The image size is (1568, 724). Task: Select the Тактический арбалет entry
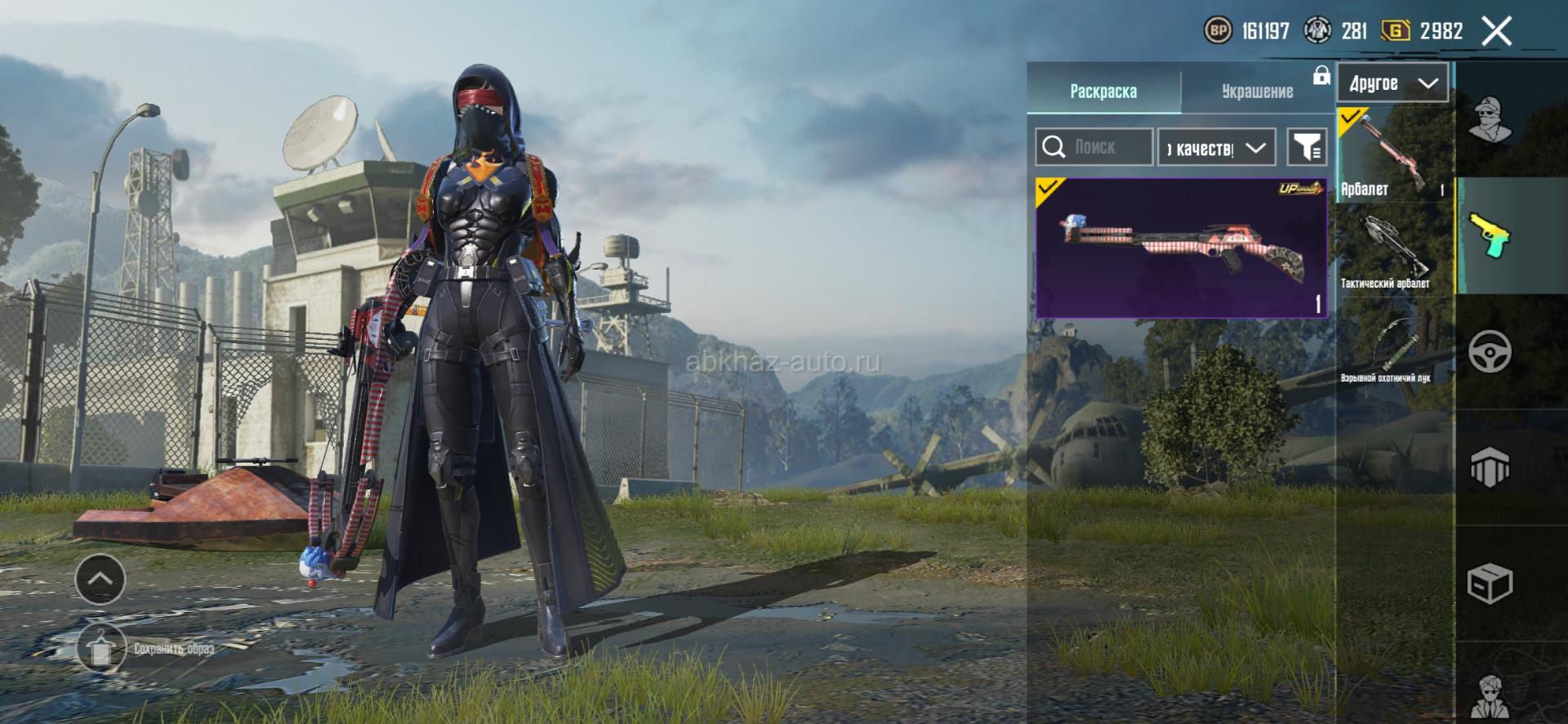(x=1394, y=251)
